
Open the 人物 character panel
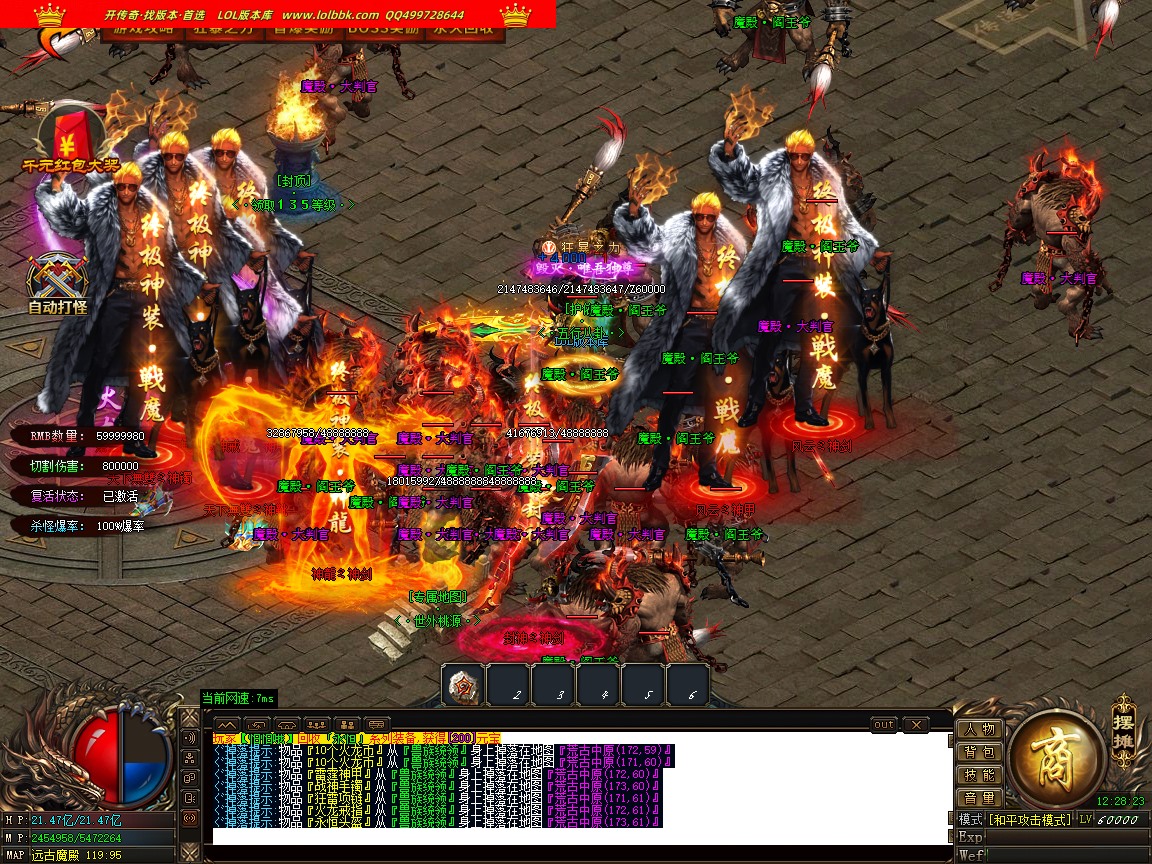(x=980, y=729)
